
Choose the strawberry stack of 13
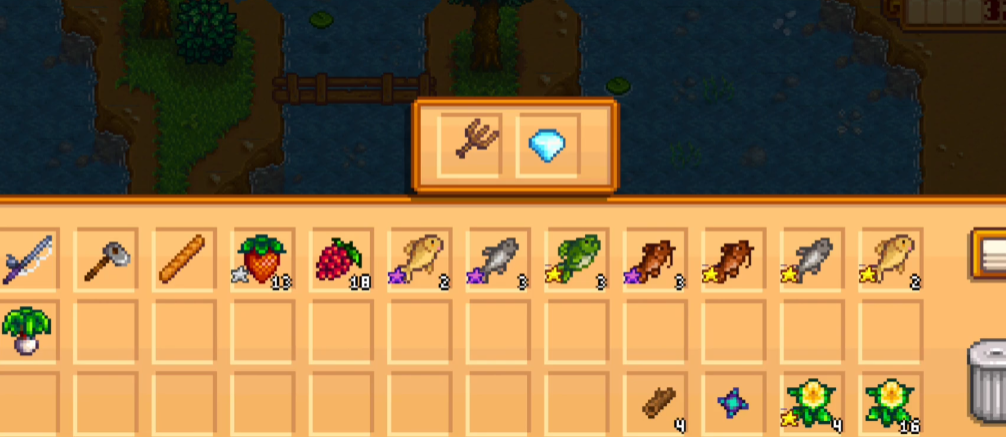pos(261,260)
